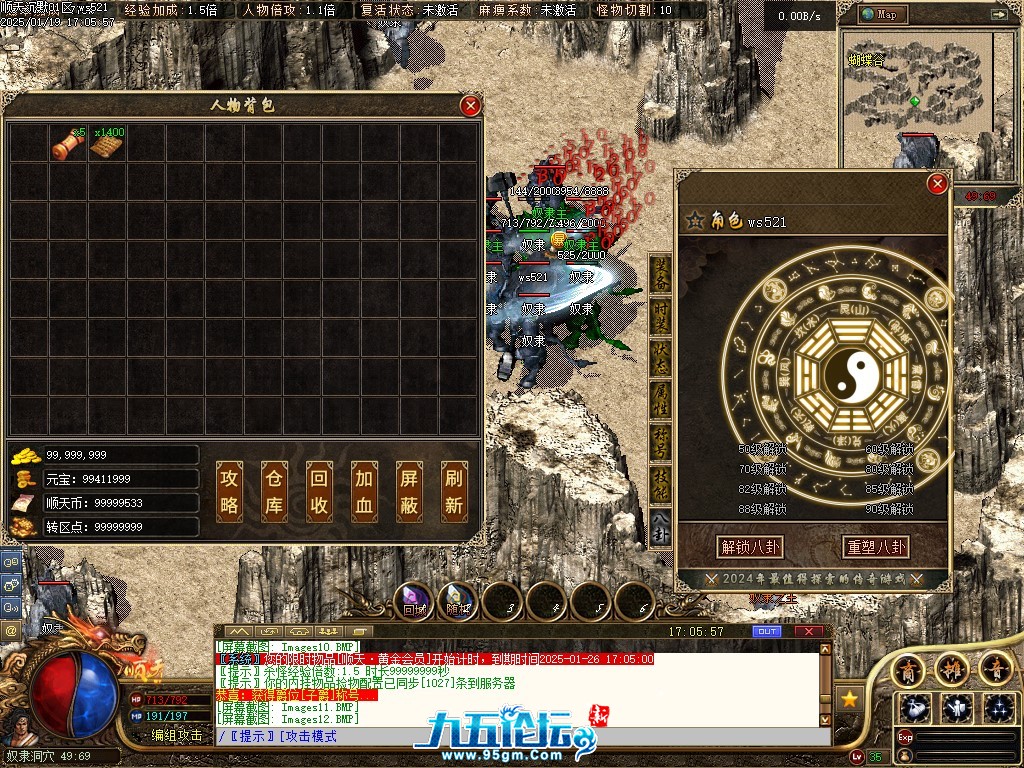Viewport: 1024px width, 768px height.
Task: Click the 屏蔽 block button
Action: coord(408,492)
